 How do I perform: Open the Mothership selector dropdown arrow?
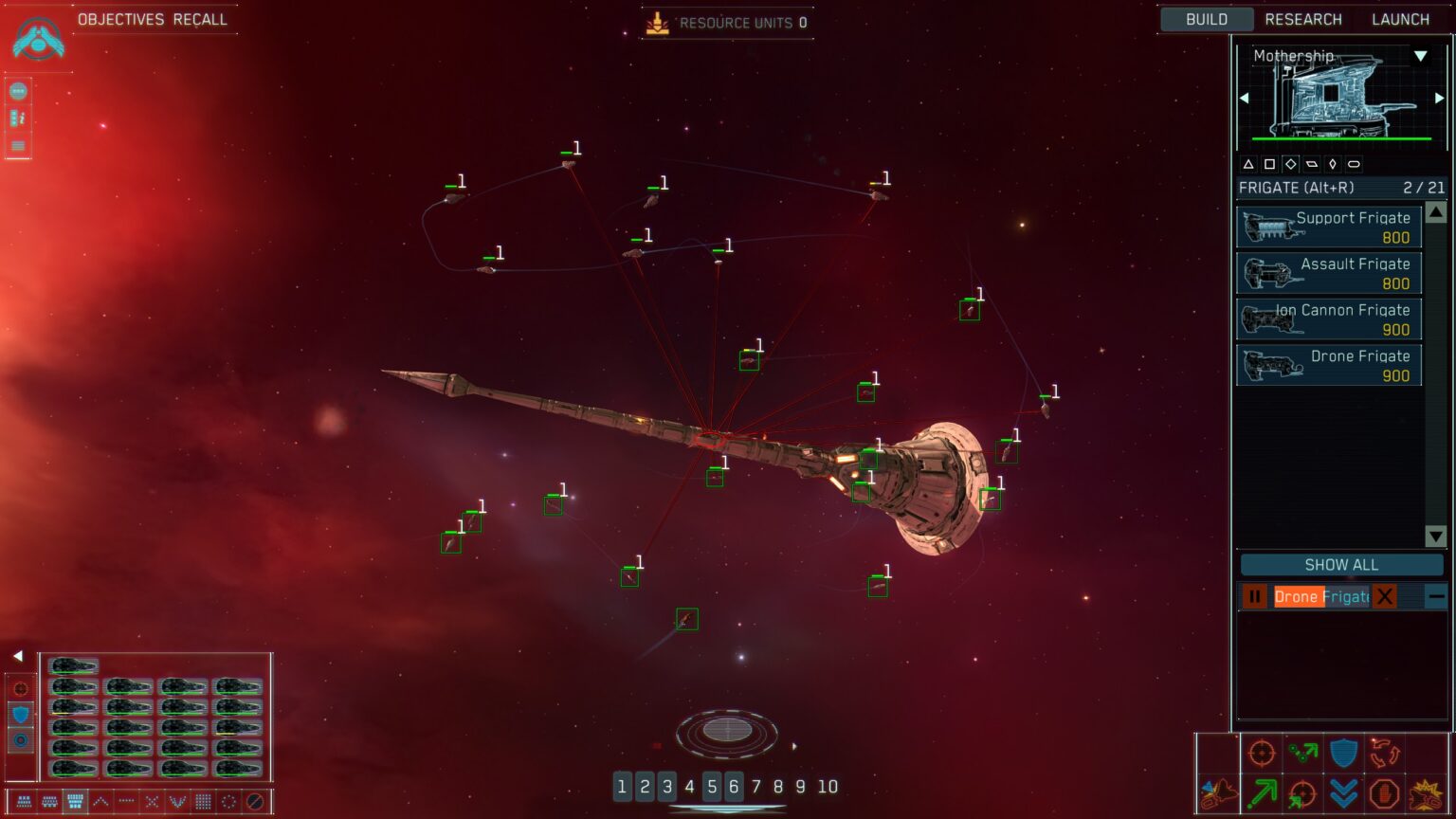[1421, 57]
